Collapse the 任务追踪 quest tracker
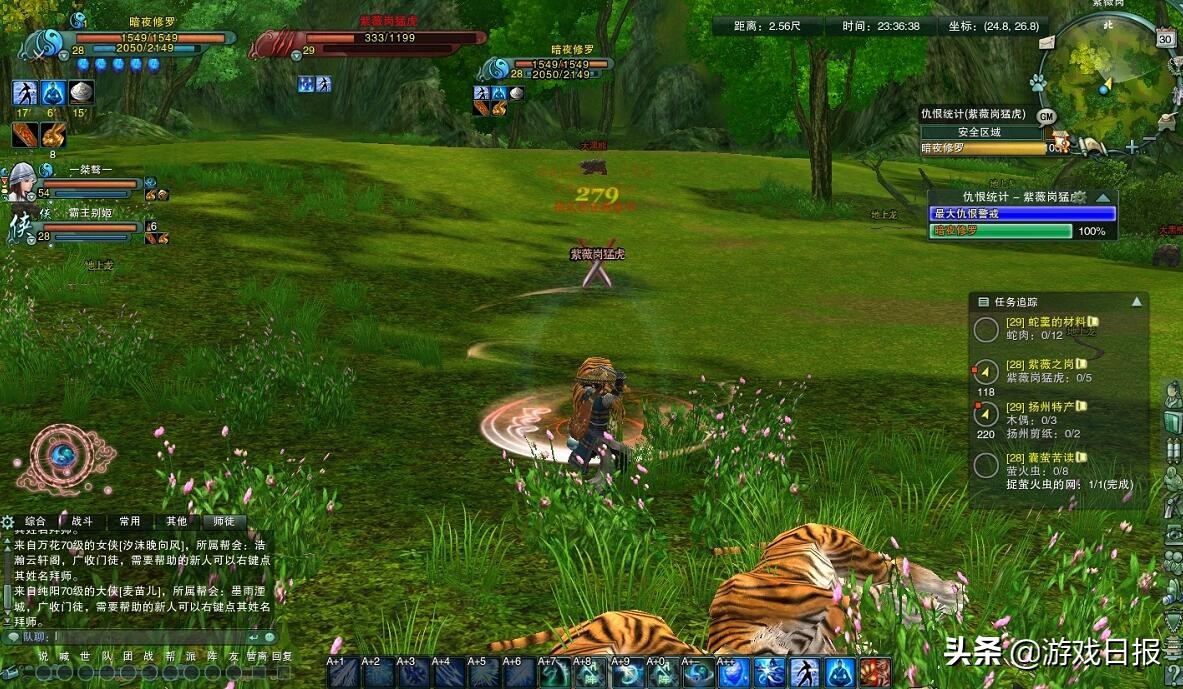Viewport: 1183px width, 689px height. tap(1136, 301)
